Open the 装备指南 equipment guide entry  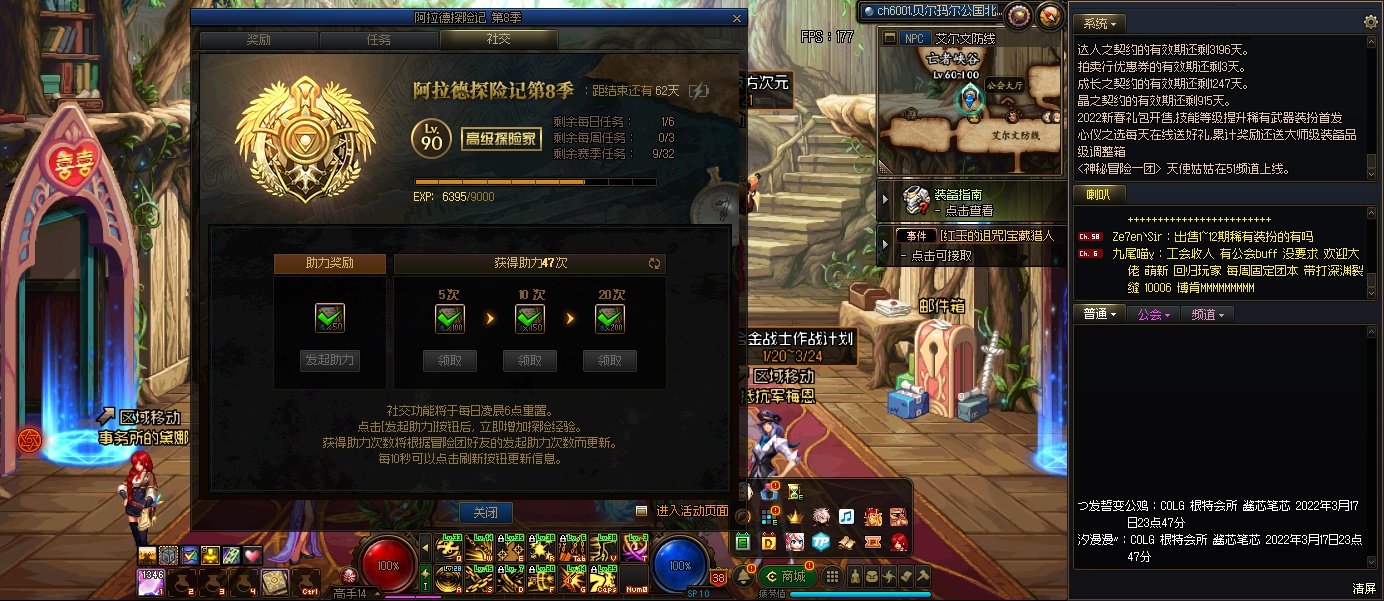(960, 202)
